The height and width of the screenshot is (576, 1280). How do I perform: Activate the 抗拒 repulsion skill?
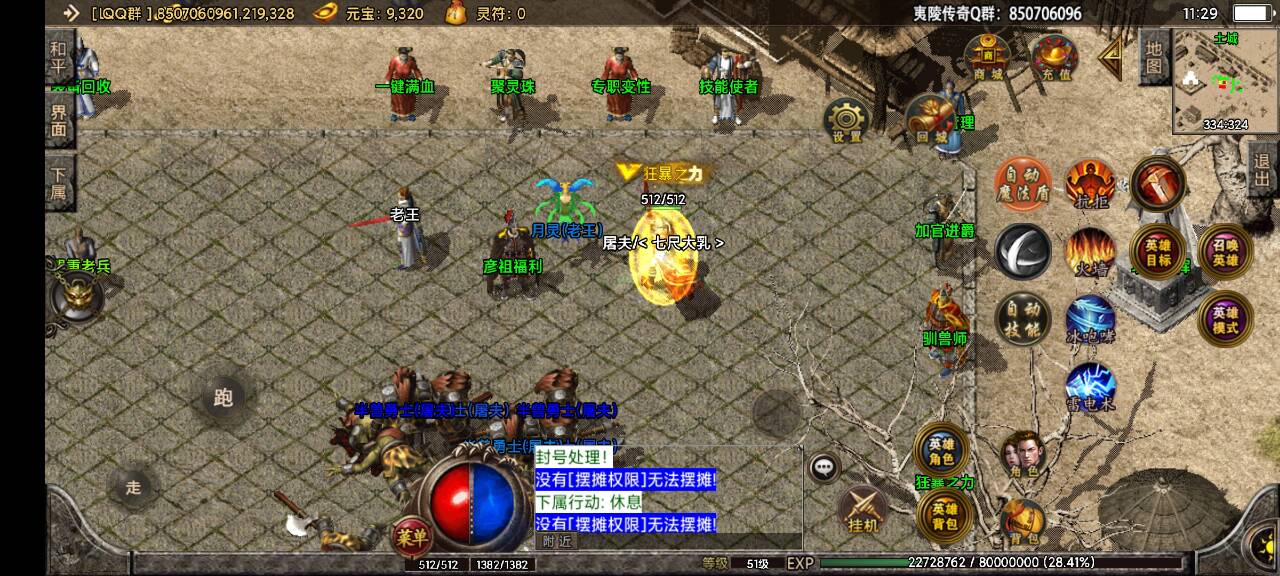1089,184
